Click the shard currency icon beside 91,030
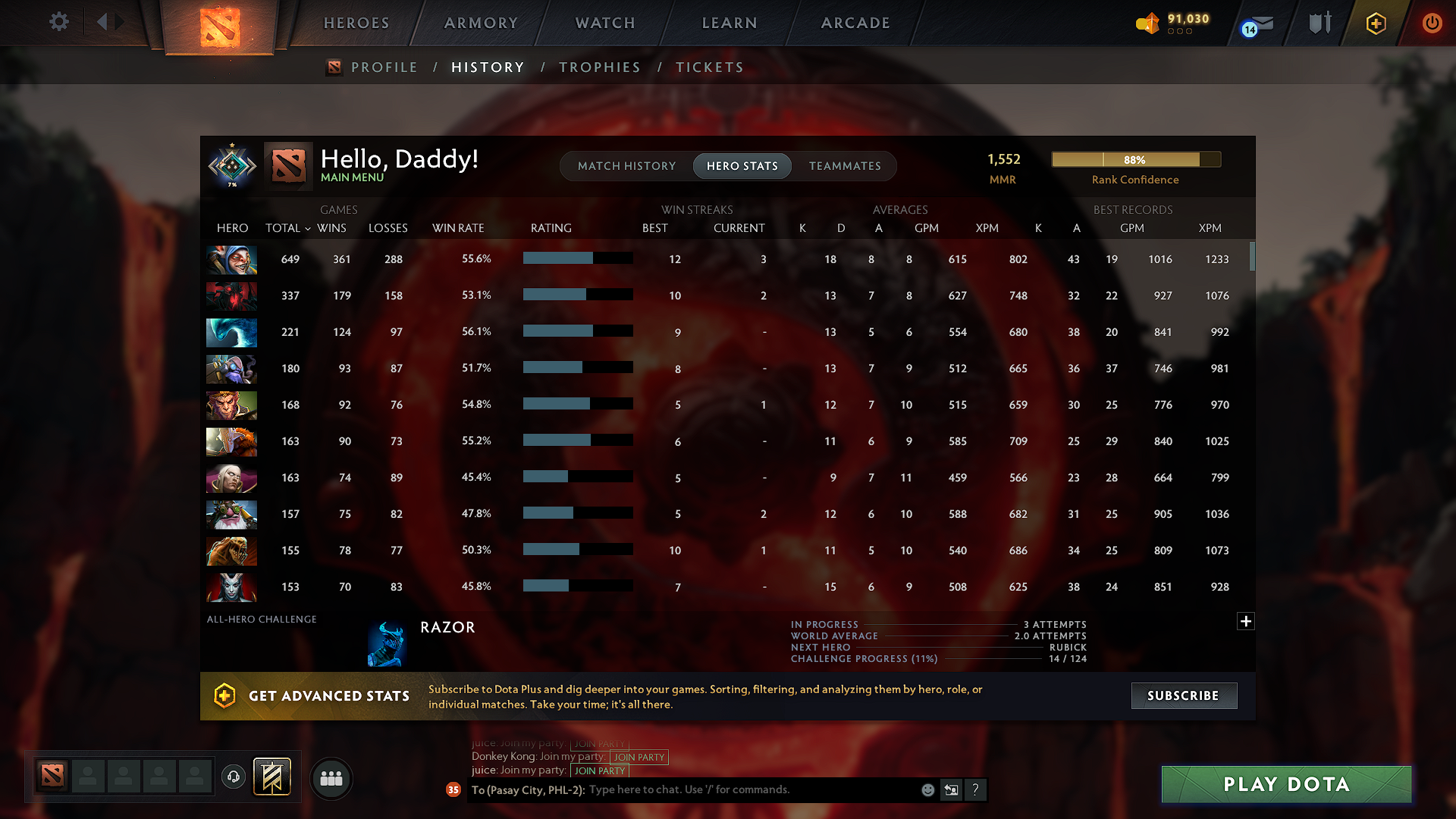Image resolution: width=1456 pixels, height=819 pixels. (1147, 24)
